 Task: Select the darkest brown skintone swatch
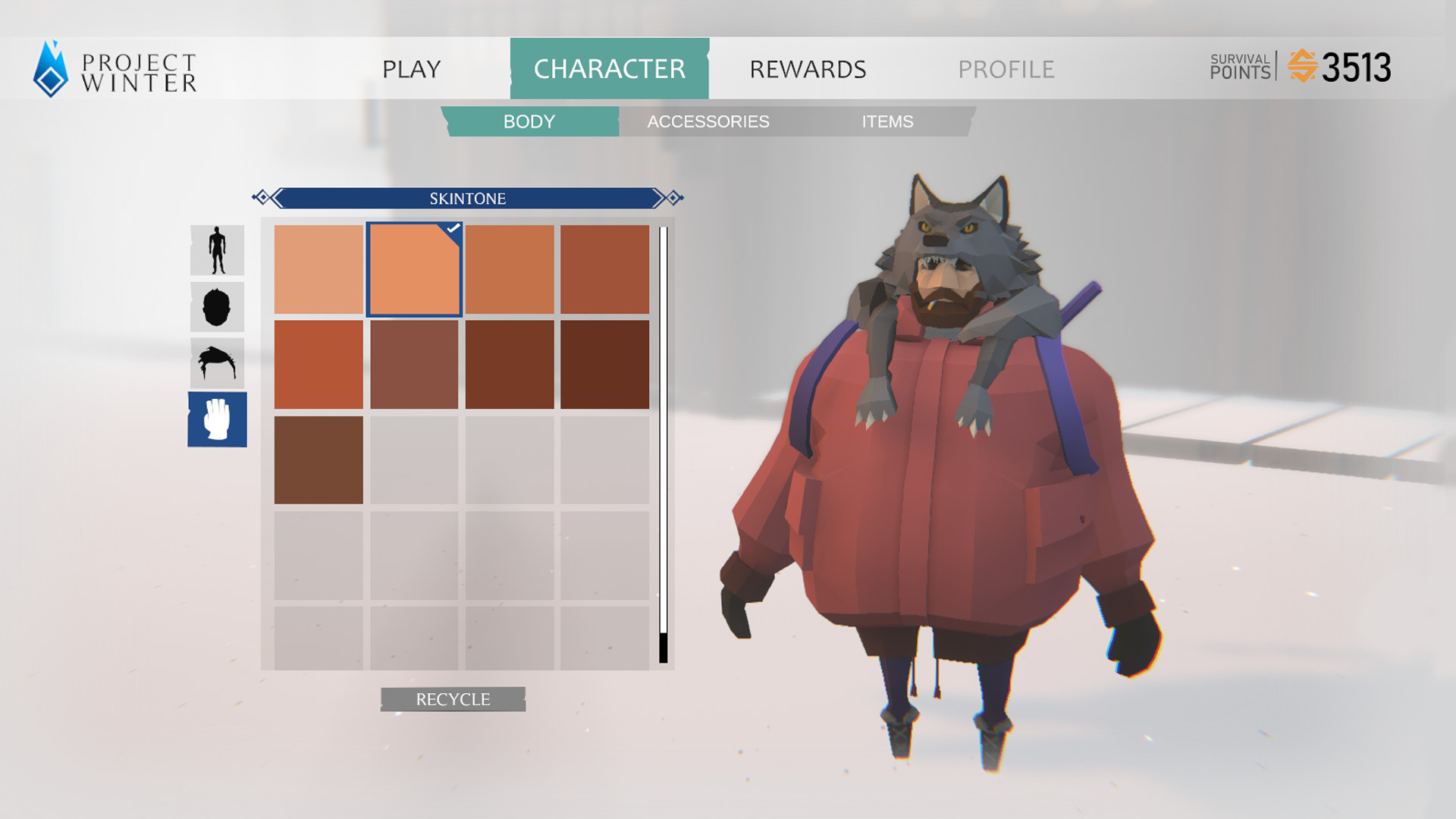click(x=604, y=362)
